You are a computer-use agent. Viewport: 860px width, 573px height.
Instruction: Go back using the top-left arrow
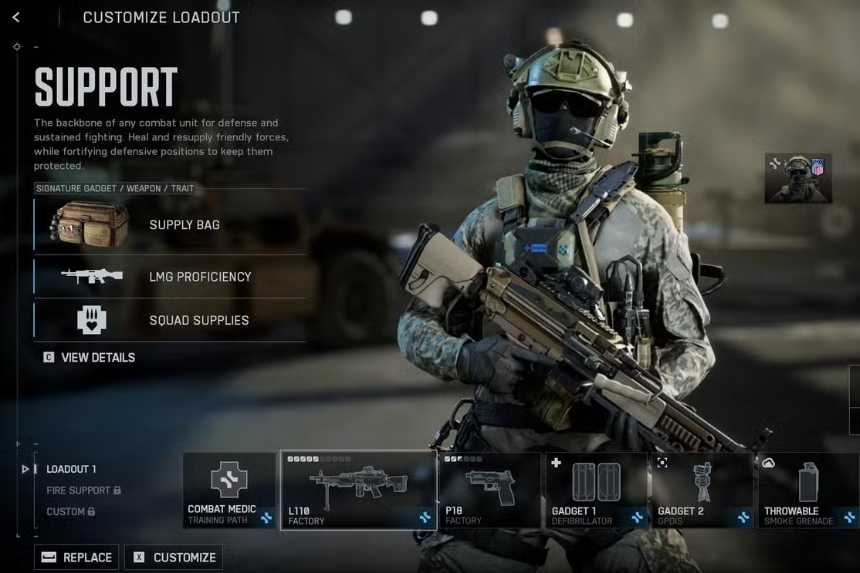click(16, 18)
